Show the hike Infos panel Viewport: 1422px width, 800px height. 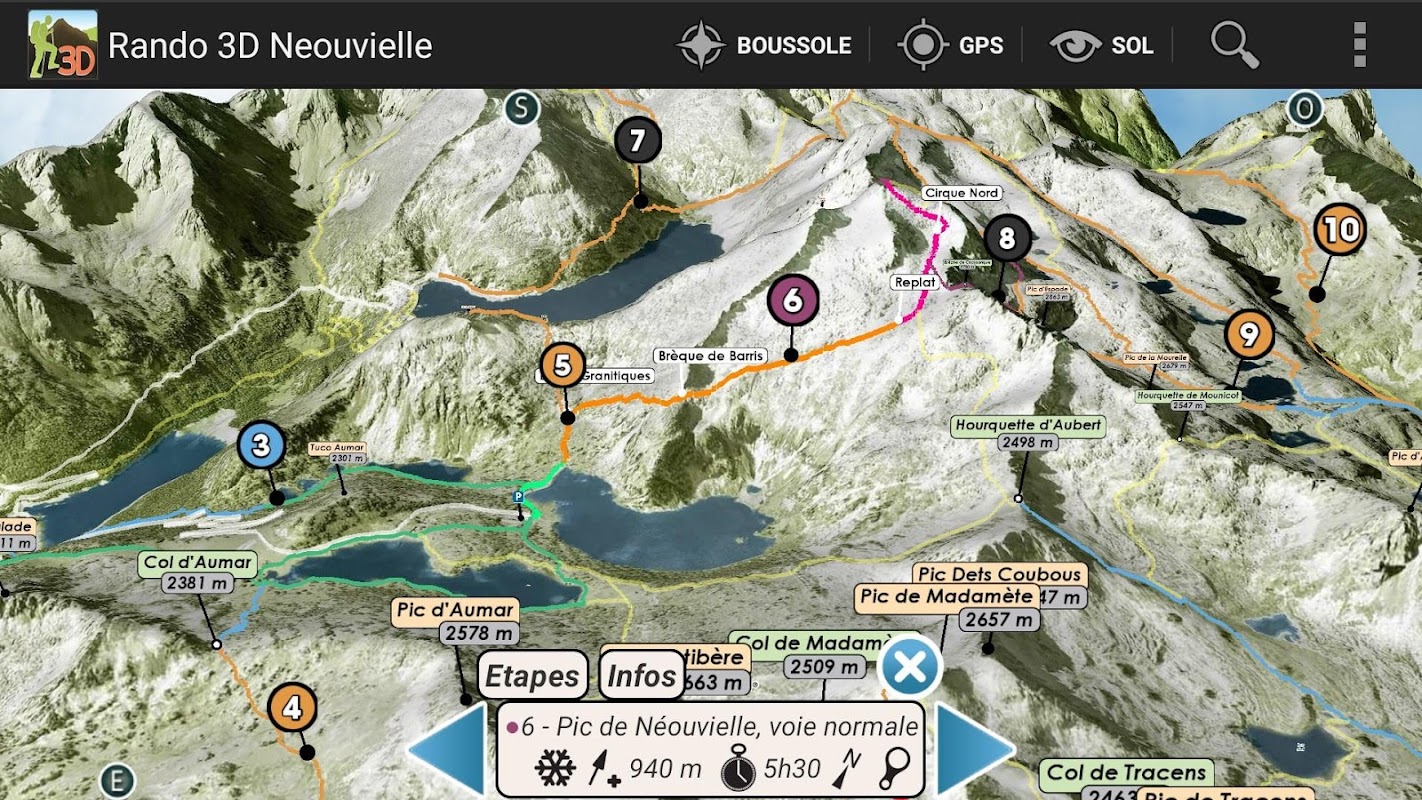[x=642, y=676]
